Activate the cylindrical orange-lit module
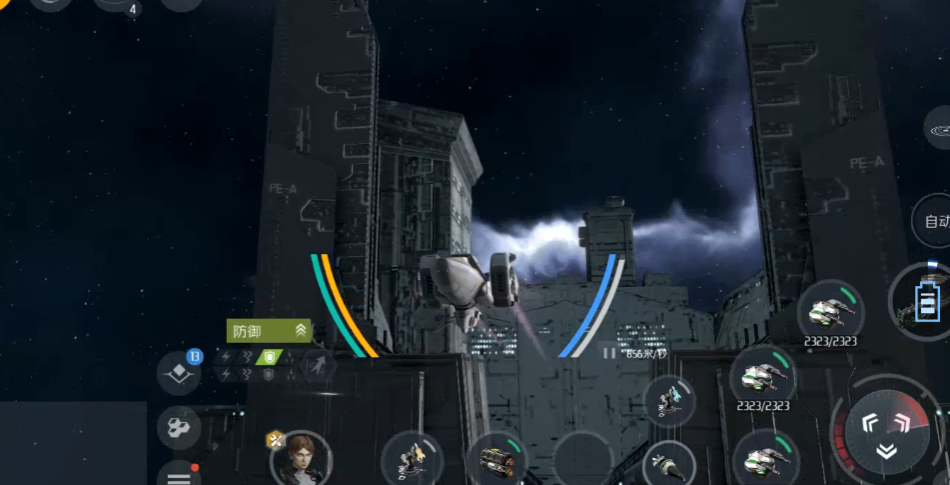950x485 pixels. tap(497, 460)
